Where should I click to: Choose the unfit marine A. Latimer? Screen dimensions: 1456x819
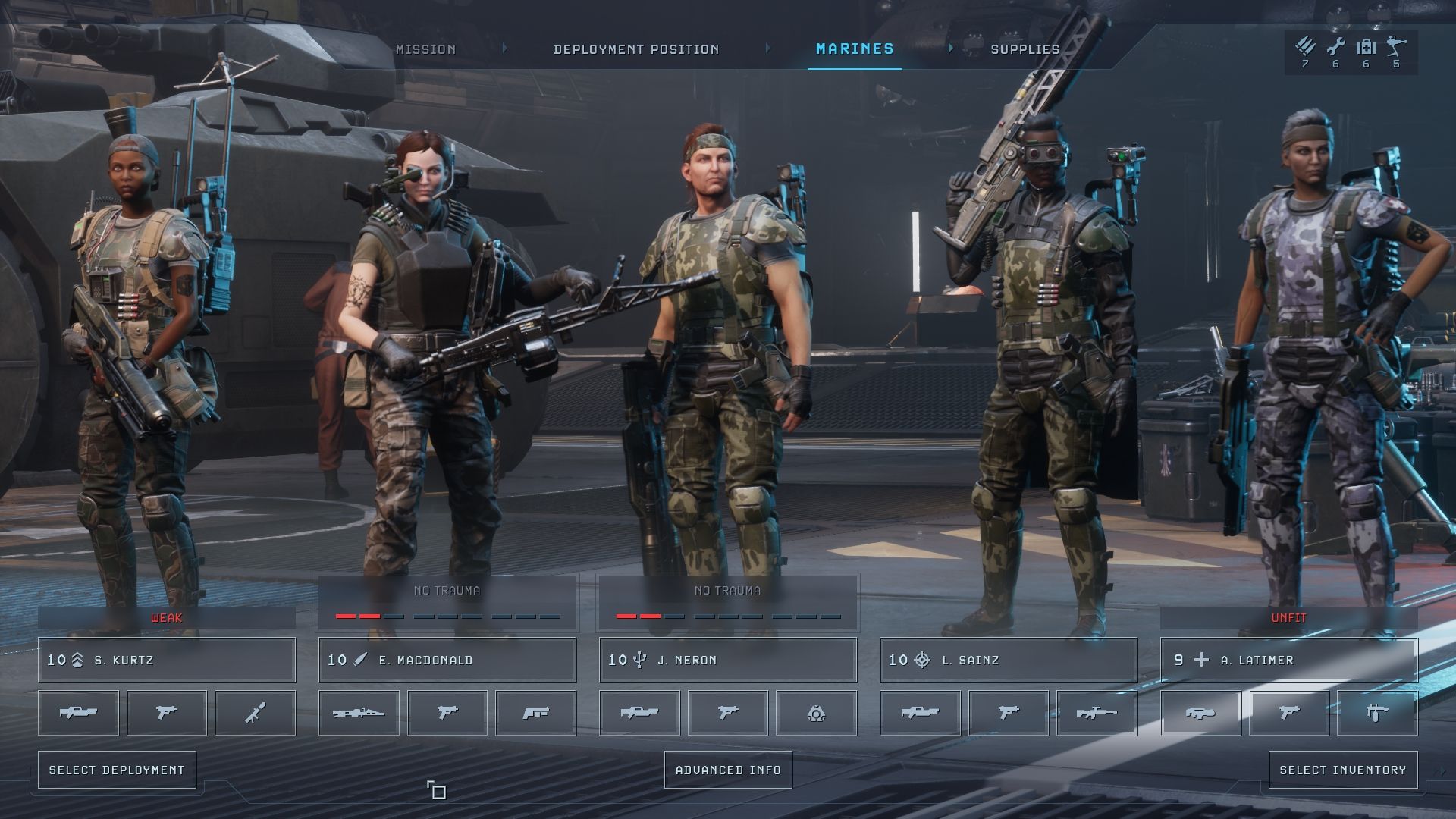click(x=1289, y=660)
